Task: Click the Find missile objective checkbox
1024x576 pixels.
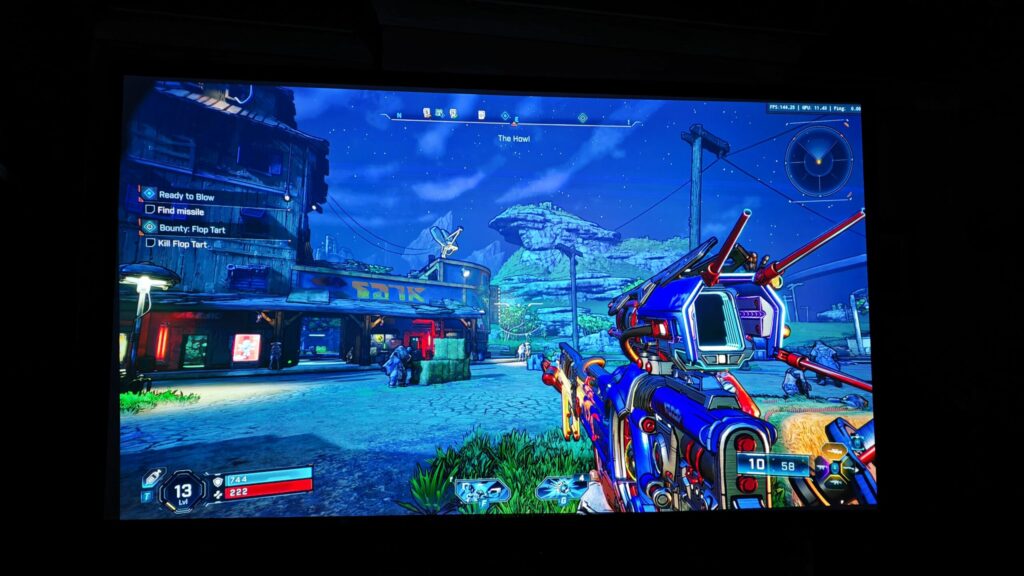Action: click(x=150, y=210)
